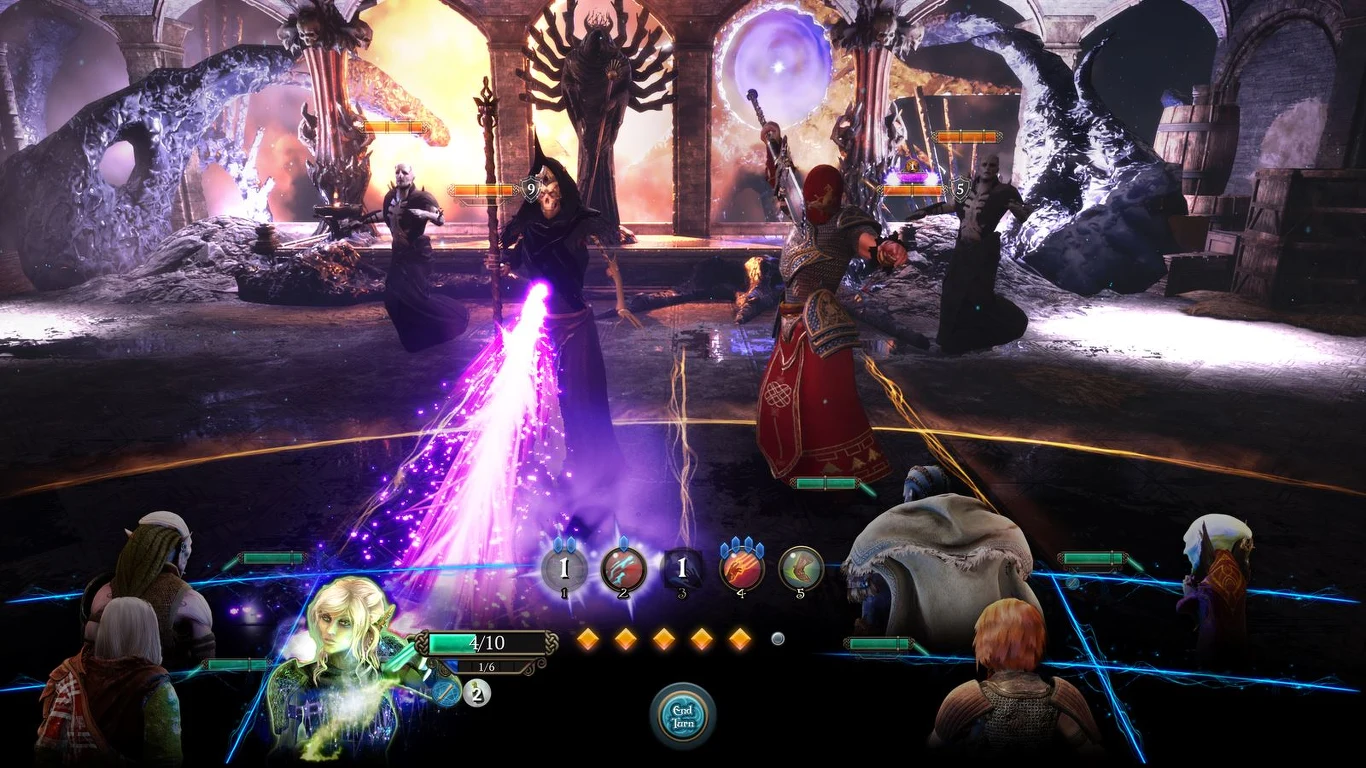Select the ability in hotbar slot 1
Screen dimensions: 1366x768
point(565,570)
